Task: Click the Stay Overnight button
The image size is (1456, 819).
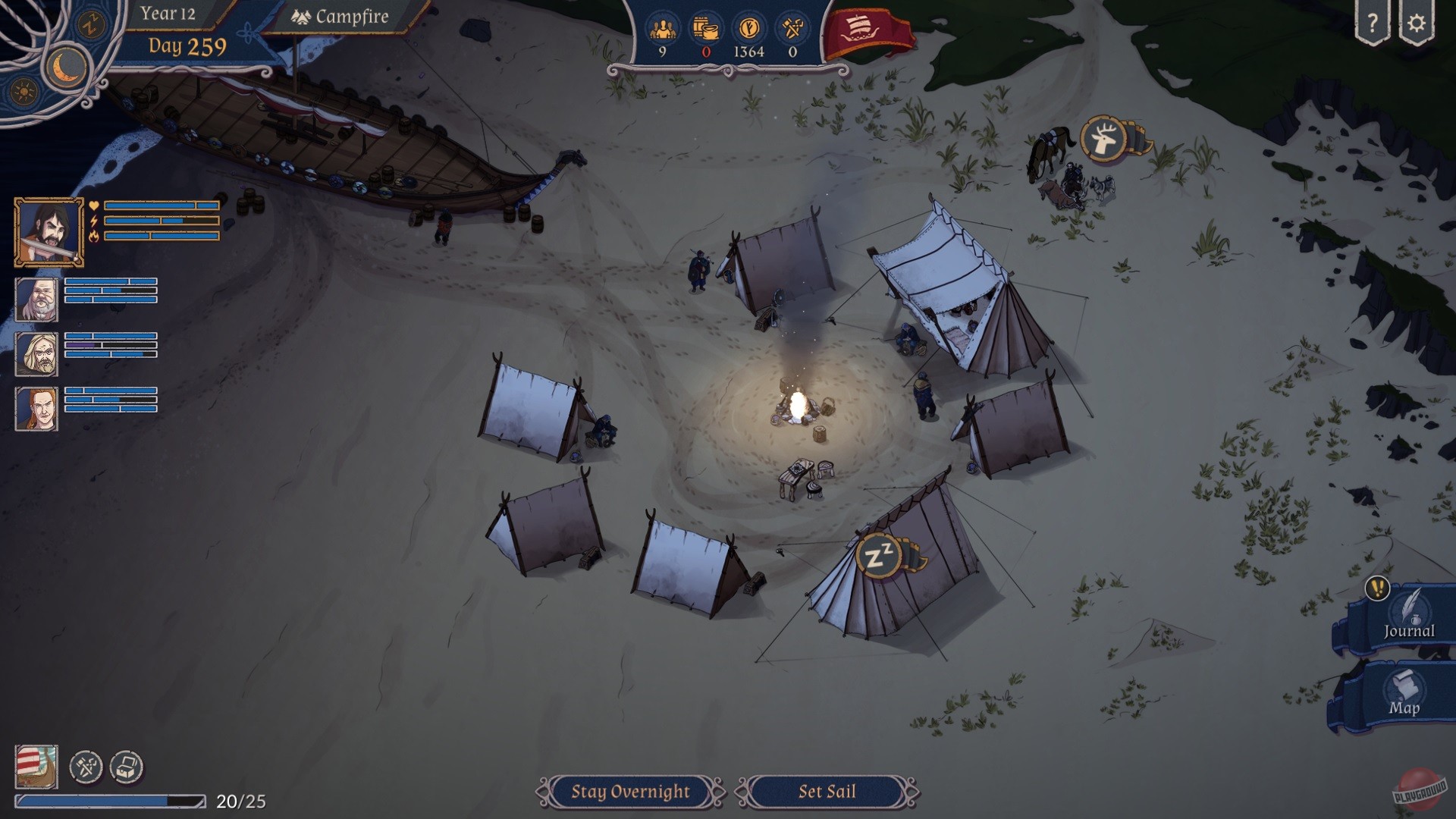Action: (629, 791)
